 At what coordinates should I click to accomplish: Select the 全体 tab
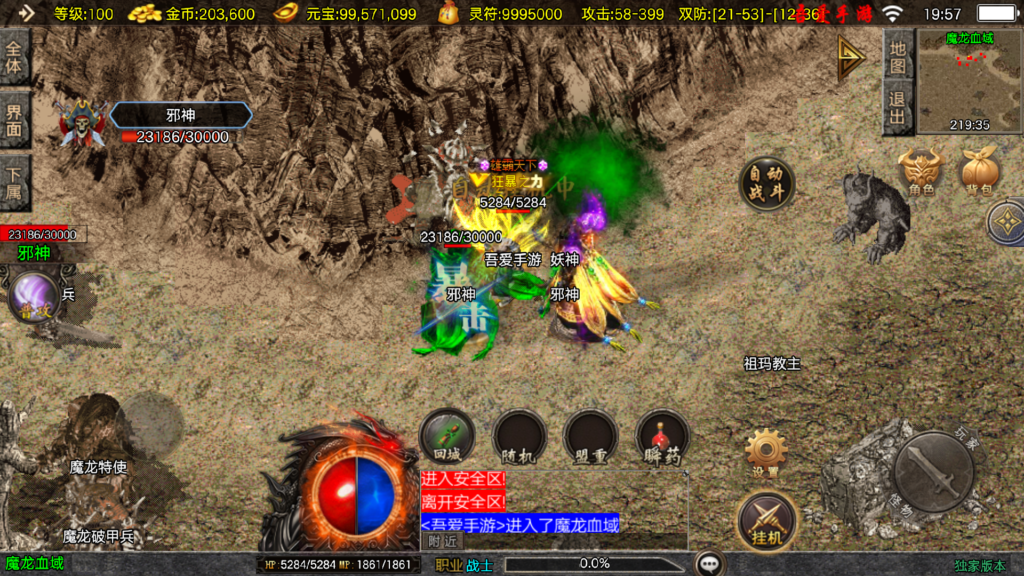point(14,56)
